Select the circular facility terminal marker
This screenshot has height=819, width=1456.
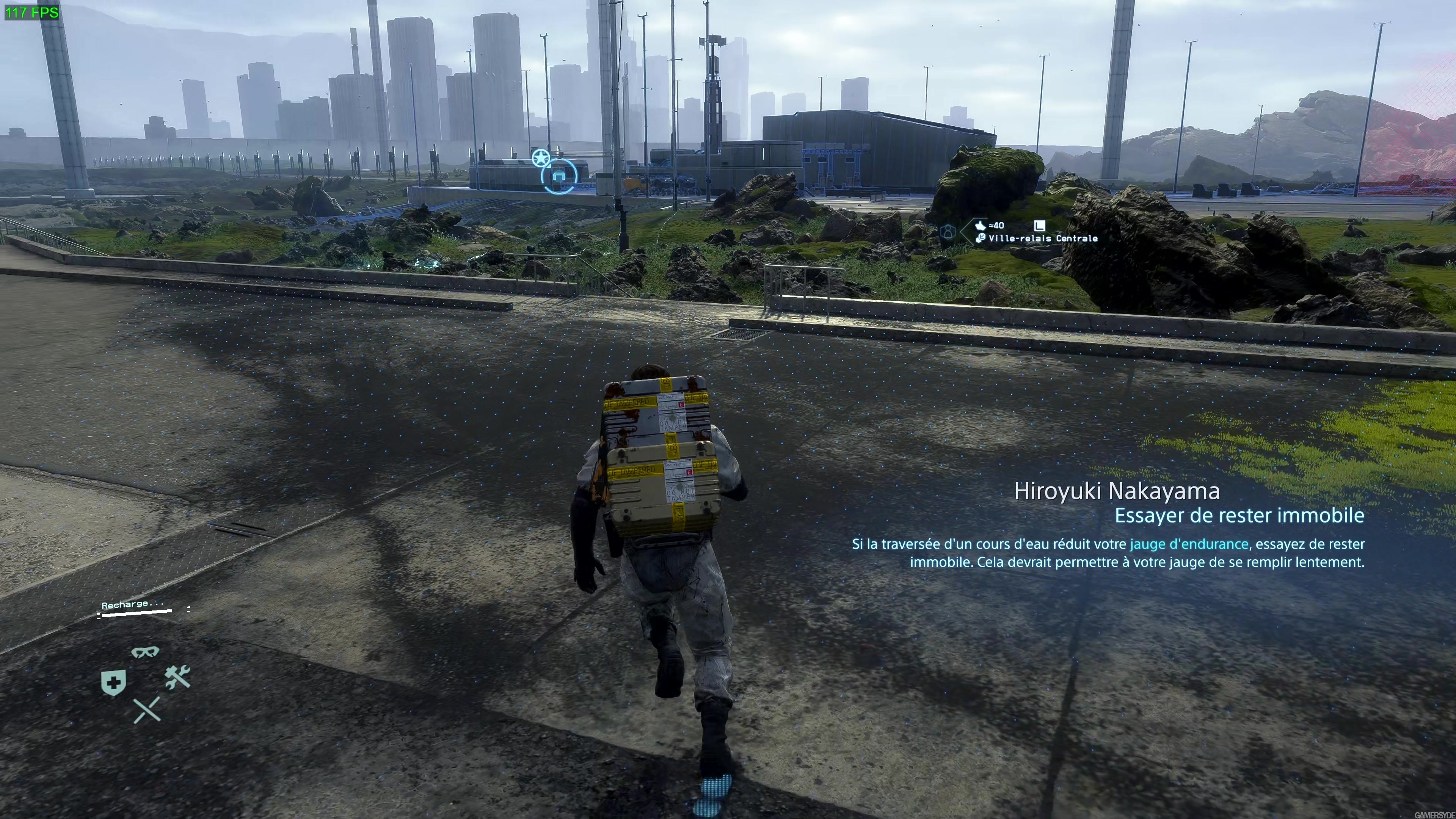559,176
